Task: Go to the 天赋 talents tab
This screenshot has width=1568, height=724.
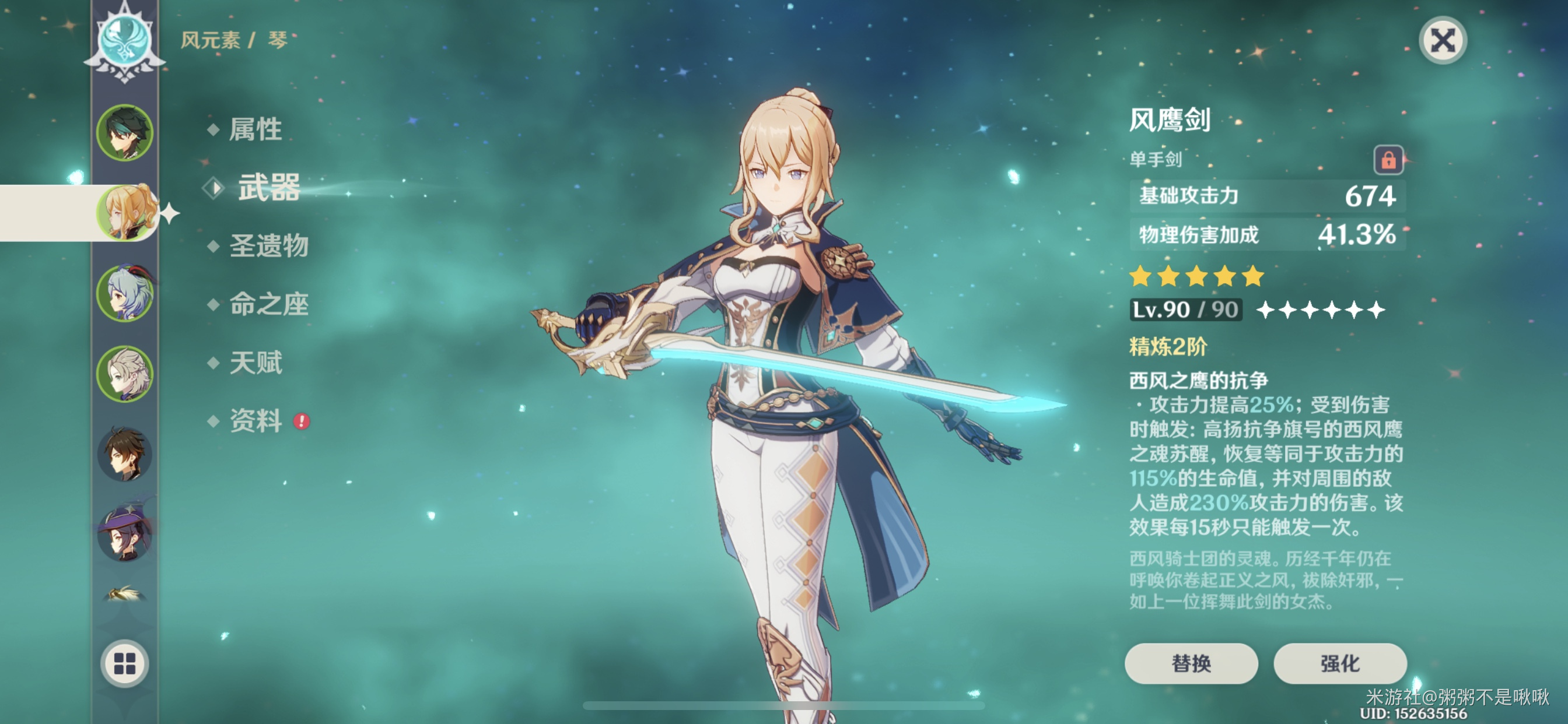Action: coord(256,363)
